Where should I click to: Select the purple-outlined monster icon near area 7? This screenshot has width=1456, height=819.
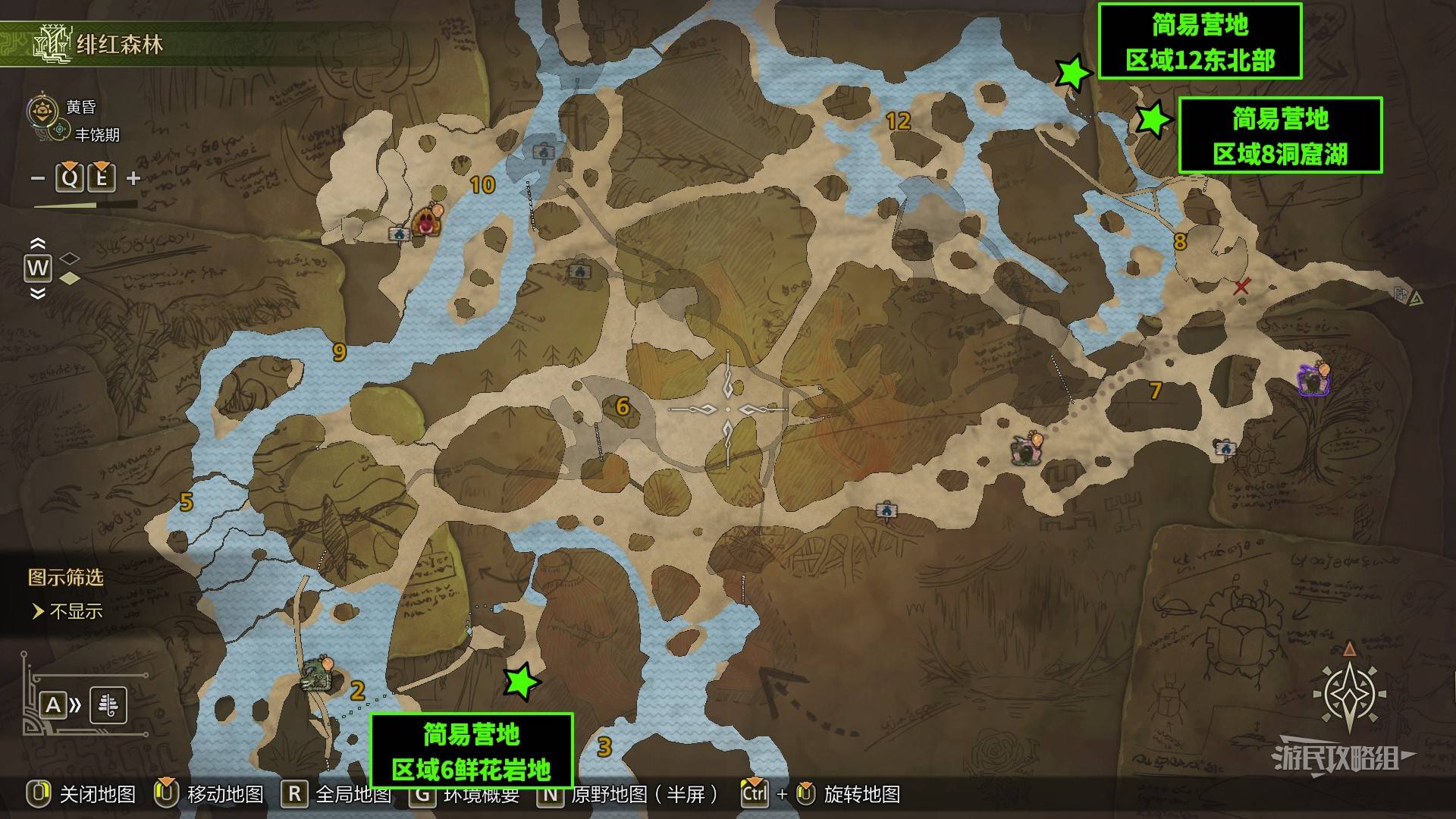click(1313, 379)
